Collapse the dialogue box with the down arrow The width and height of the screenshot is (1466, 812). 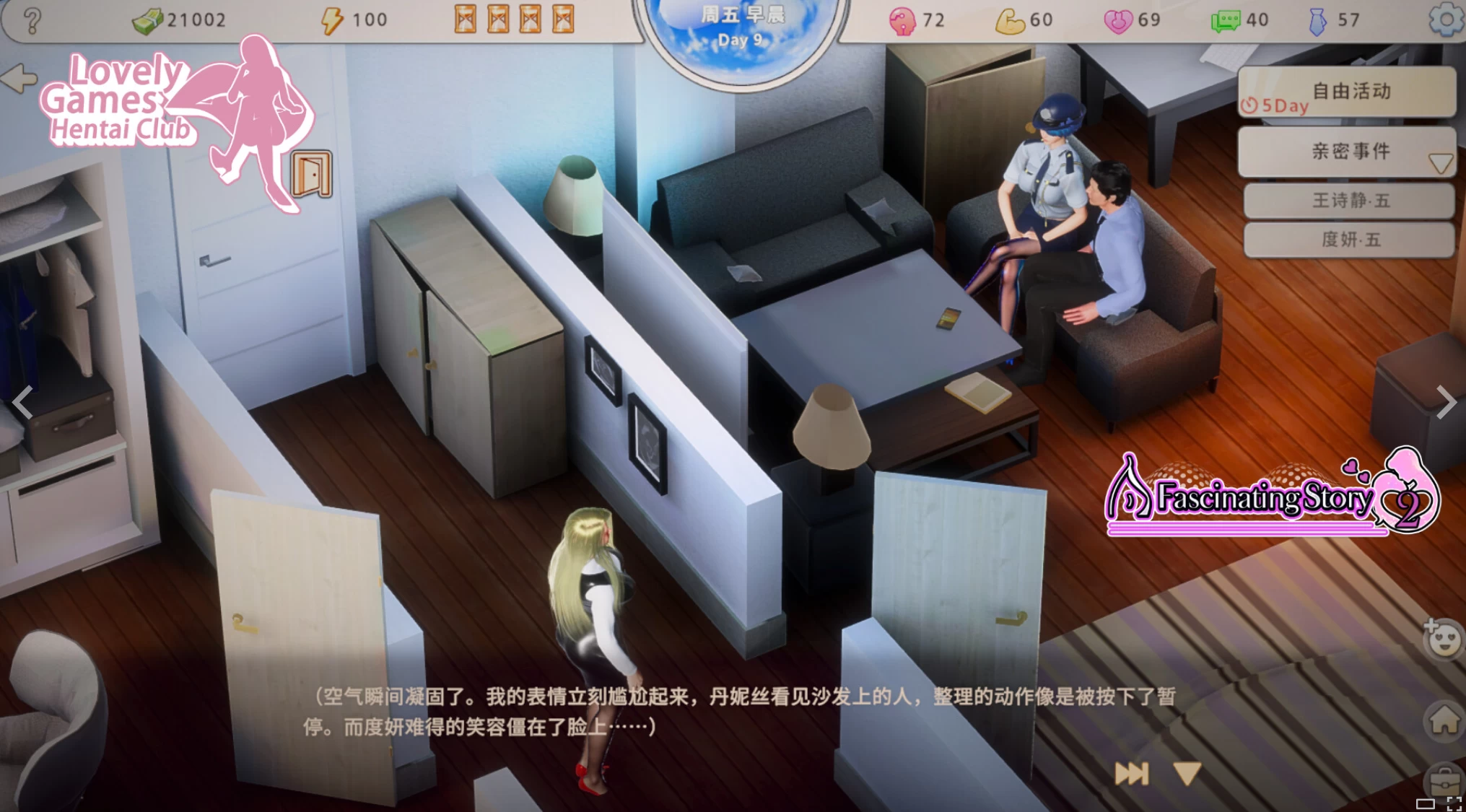[1187, 774]
